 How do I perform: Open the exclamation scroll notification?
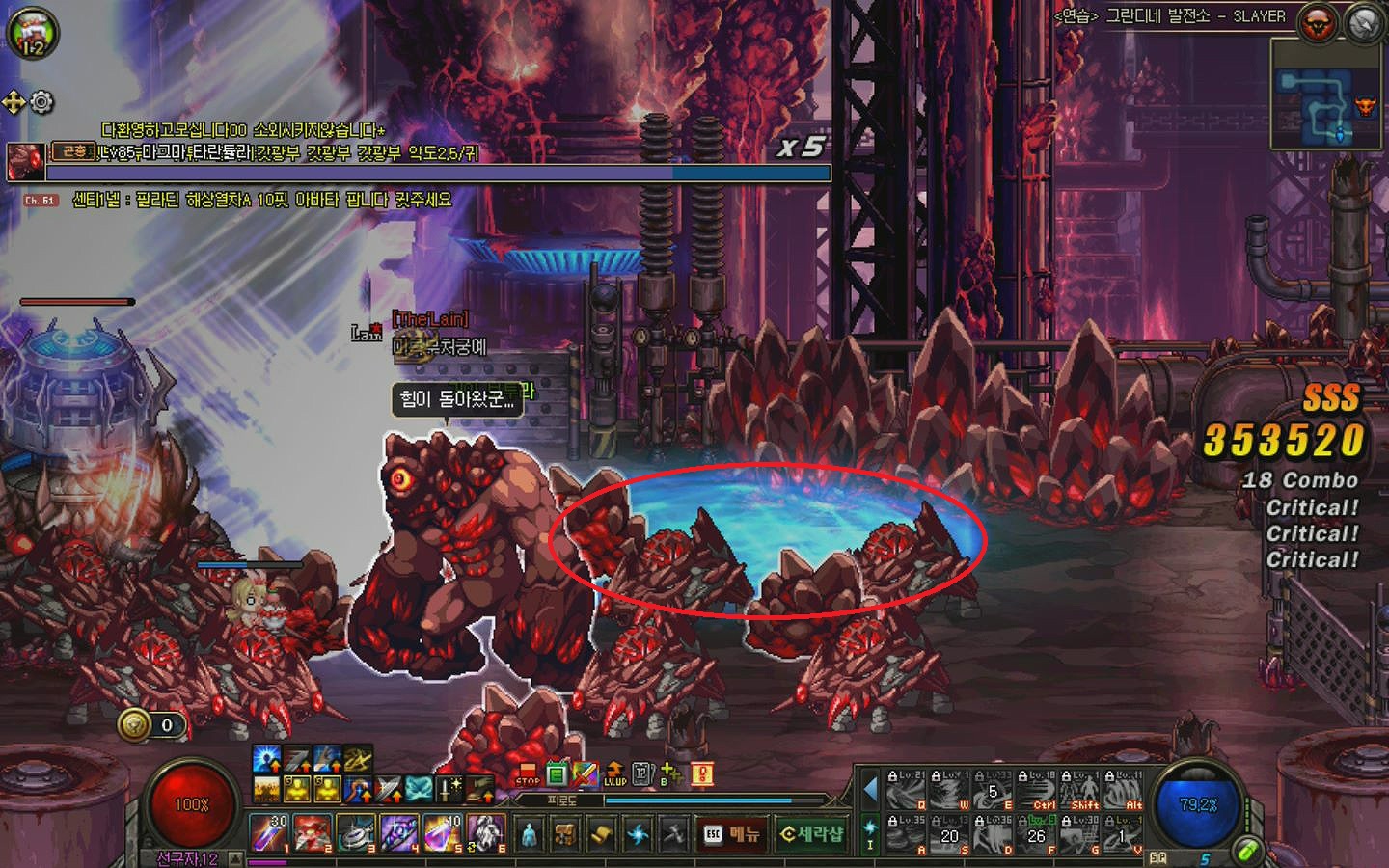coord(701,773)
